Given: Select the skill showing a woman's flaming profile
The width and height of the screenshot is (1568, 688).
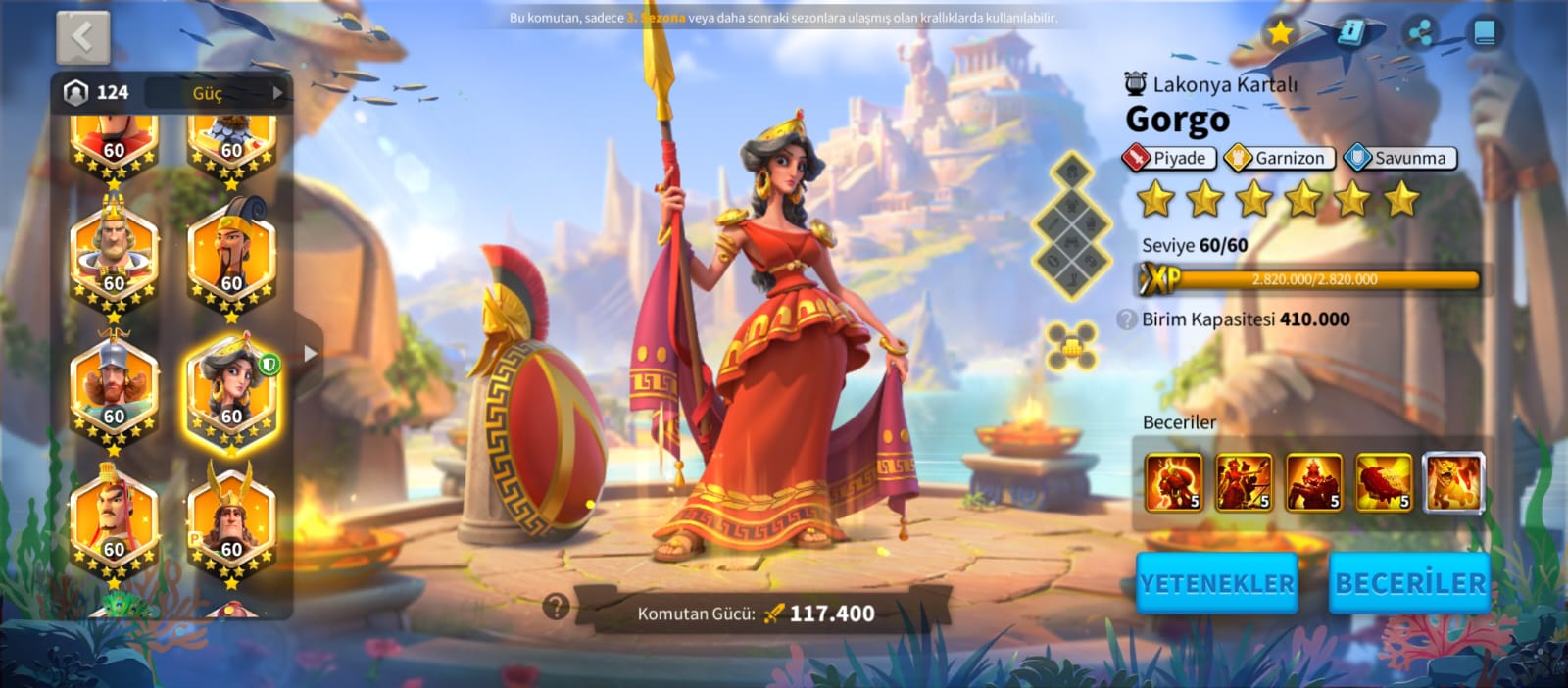Looking at the screenshot, I should pos(1173,483).
